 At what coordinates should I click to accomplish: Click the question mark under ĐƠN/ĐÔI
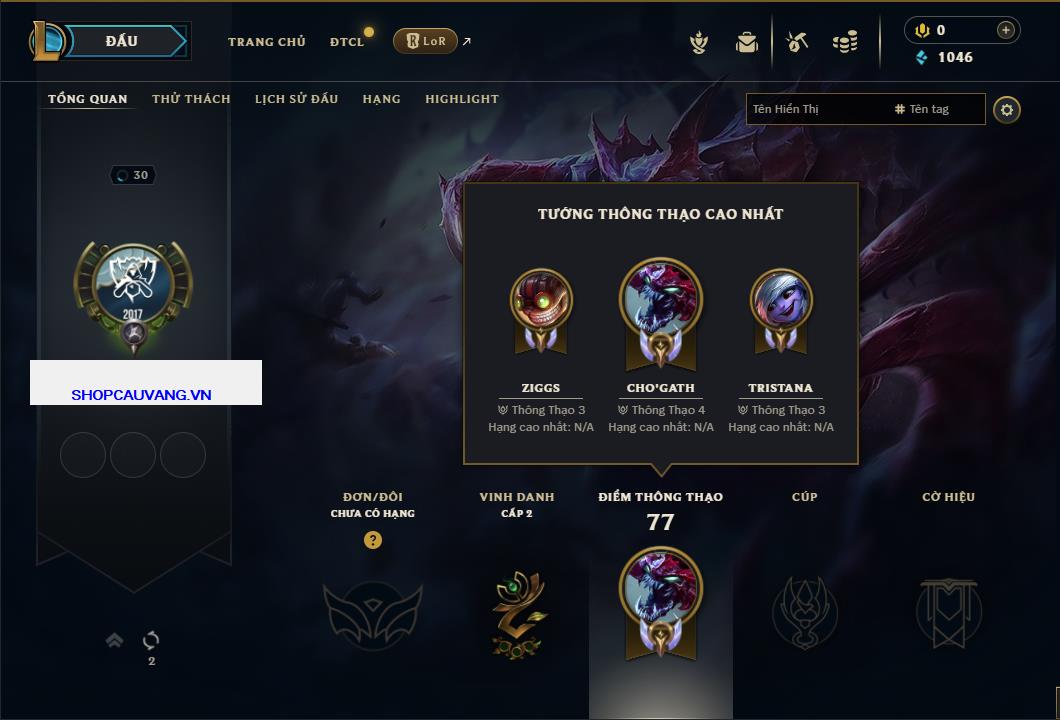[373, 540]
